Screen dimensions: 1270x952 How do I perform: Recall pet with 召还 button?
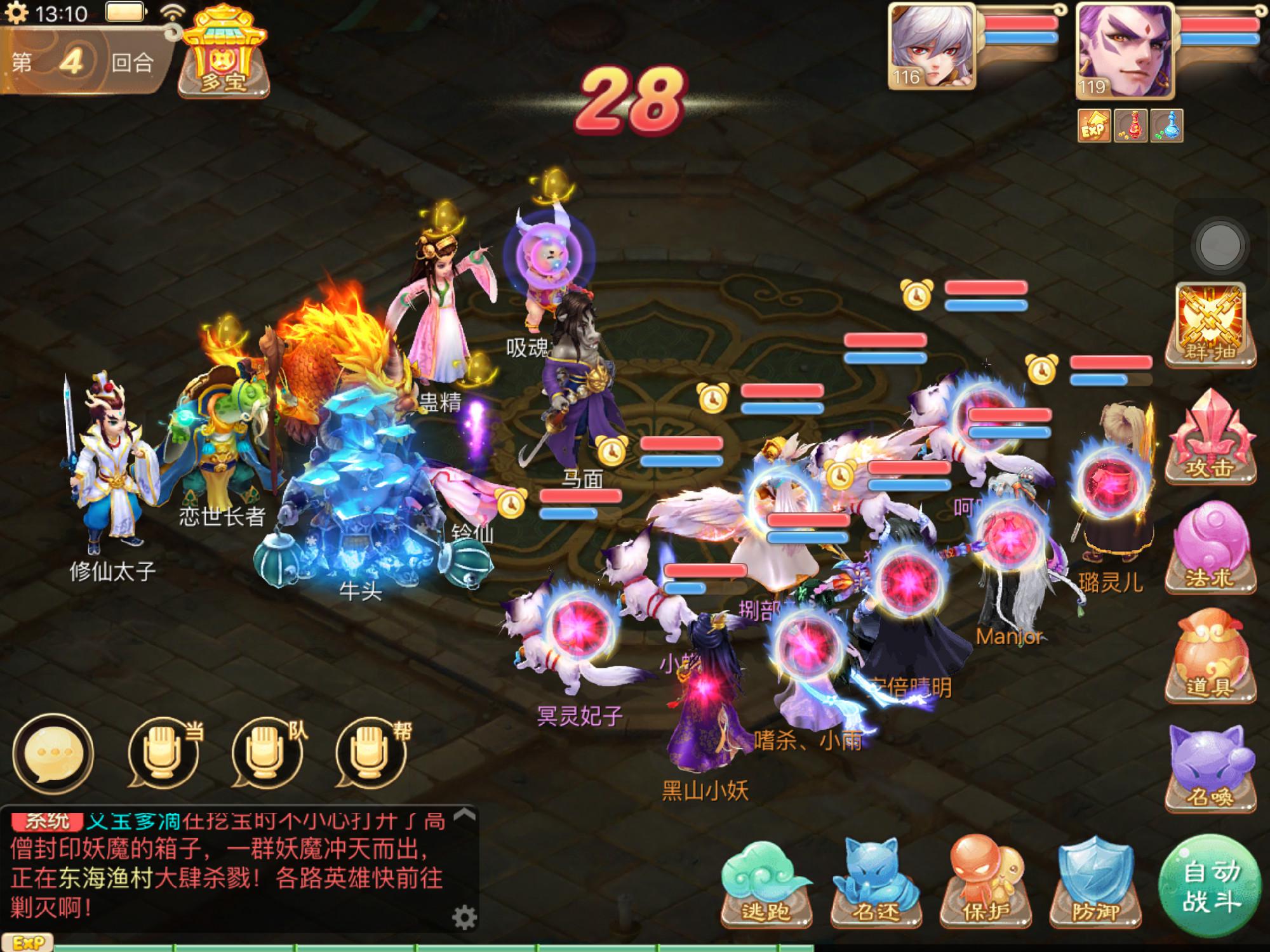(876, 882)
